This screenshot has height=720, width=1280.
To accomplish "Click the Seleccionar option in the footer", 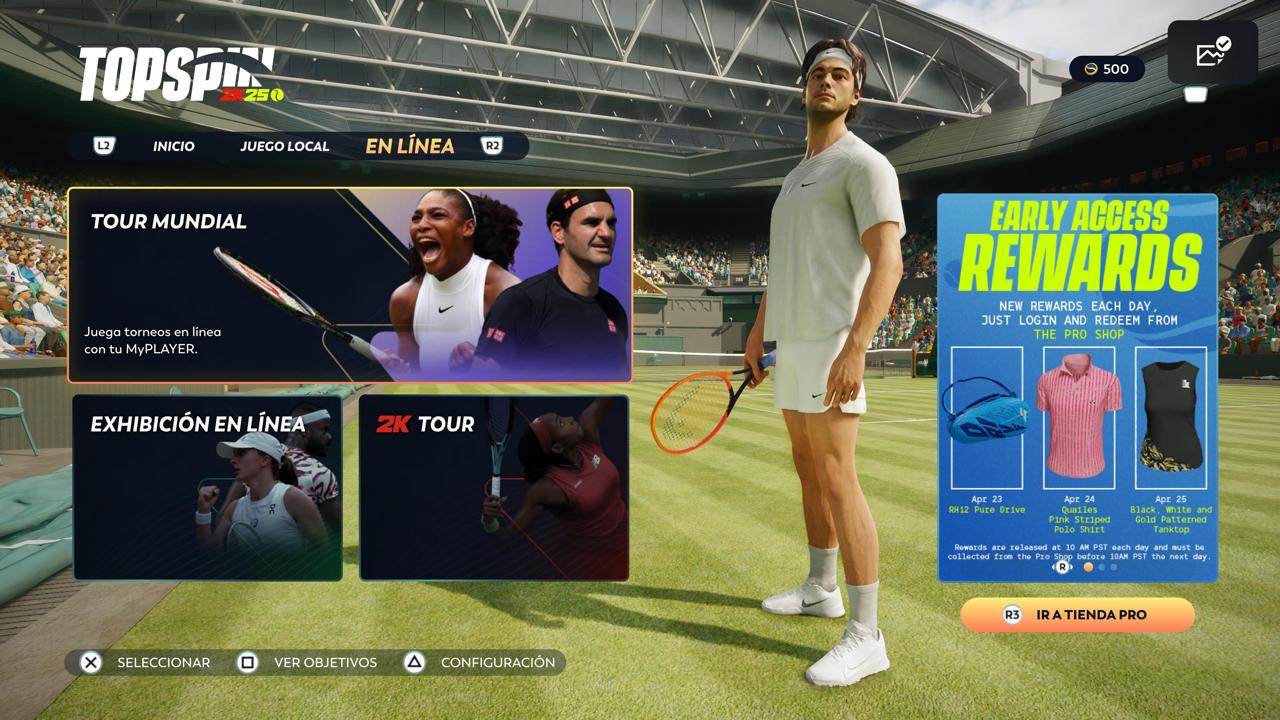I will tap(145, 662).
